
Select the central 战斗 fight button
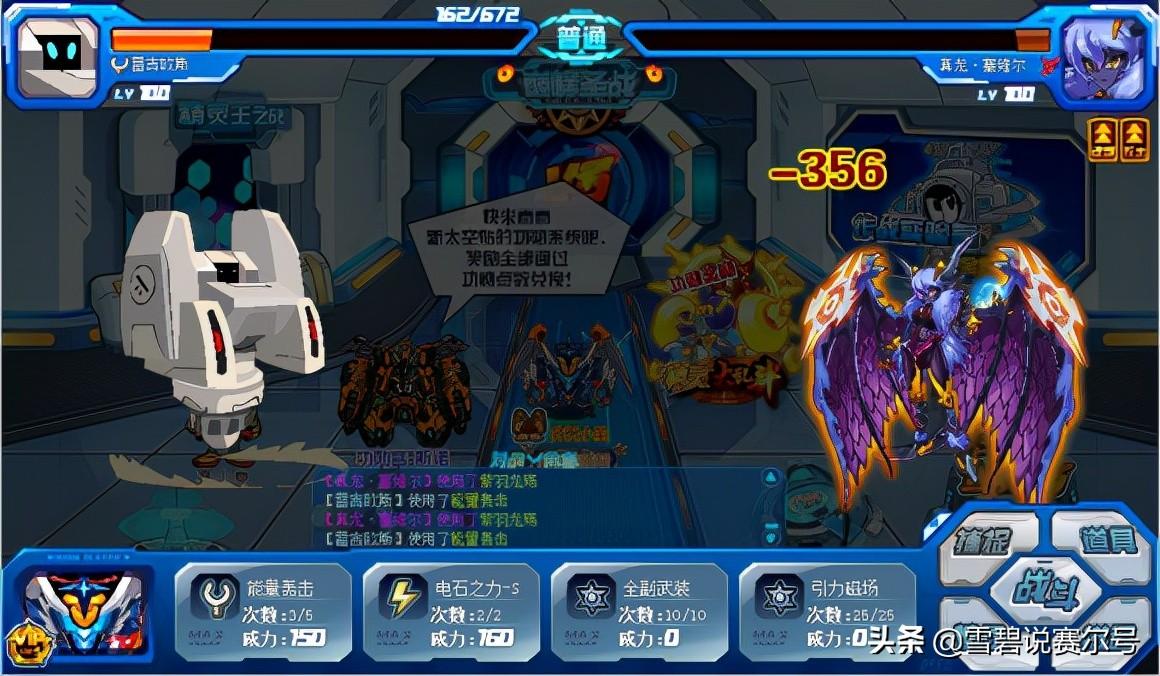click(x=1043, y=588)
